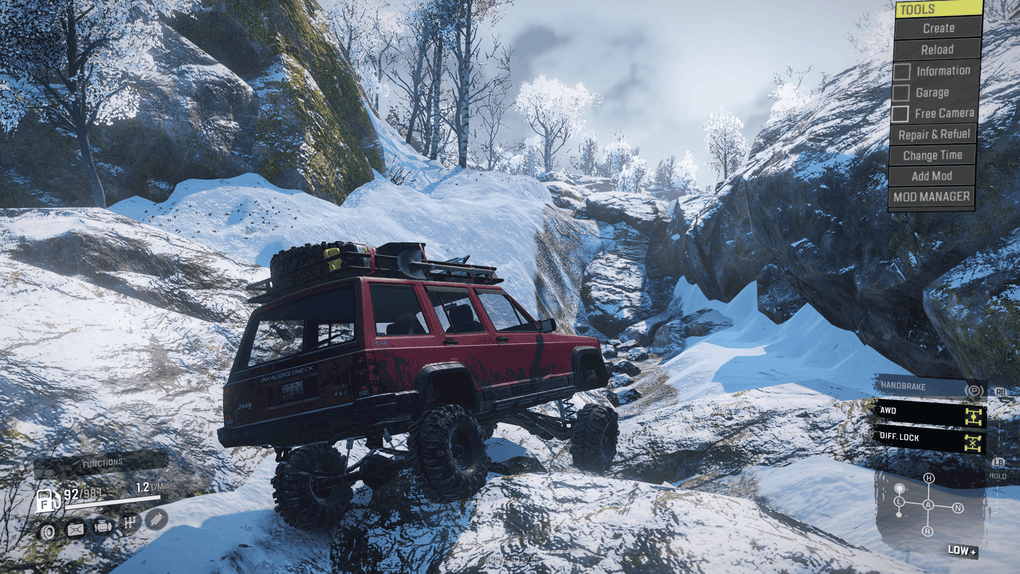Select Neutral on the gear selector
The width and height of the screenshot is (1020, 574).
pos(957,507)
